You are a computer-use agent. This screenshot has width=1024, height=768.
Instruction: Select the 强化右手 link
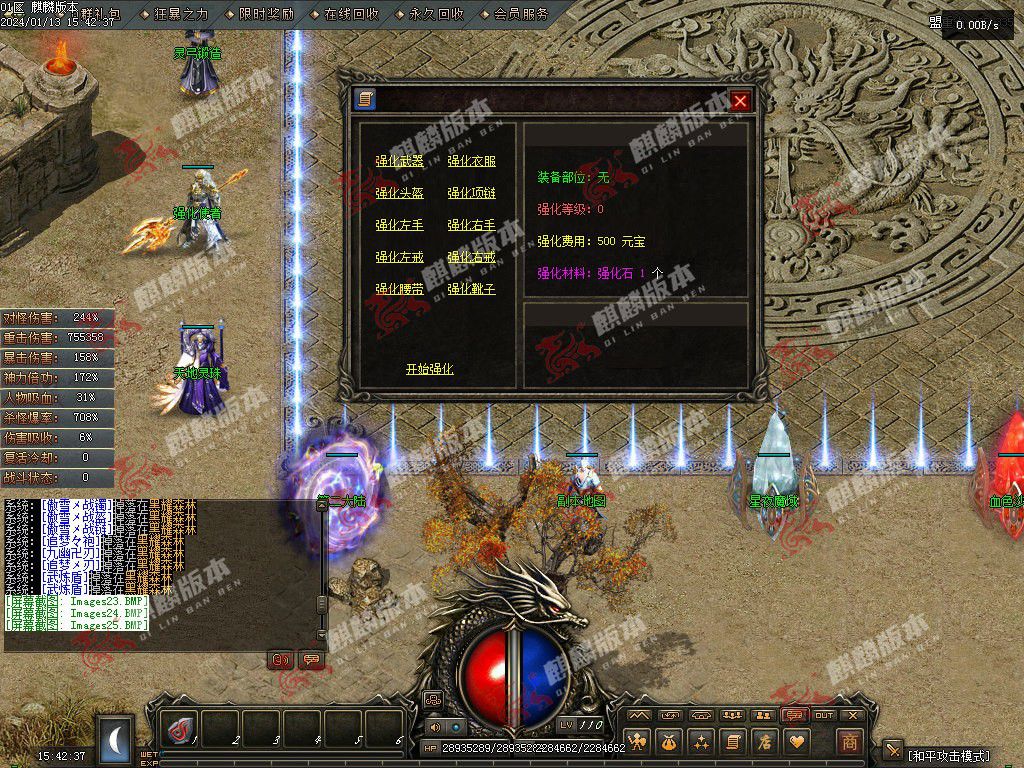[471, 225]
